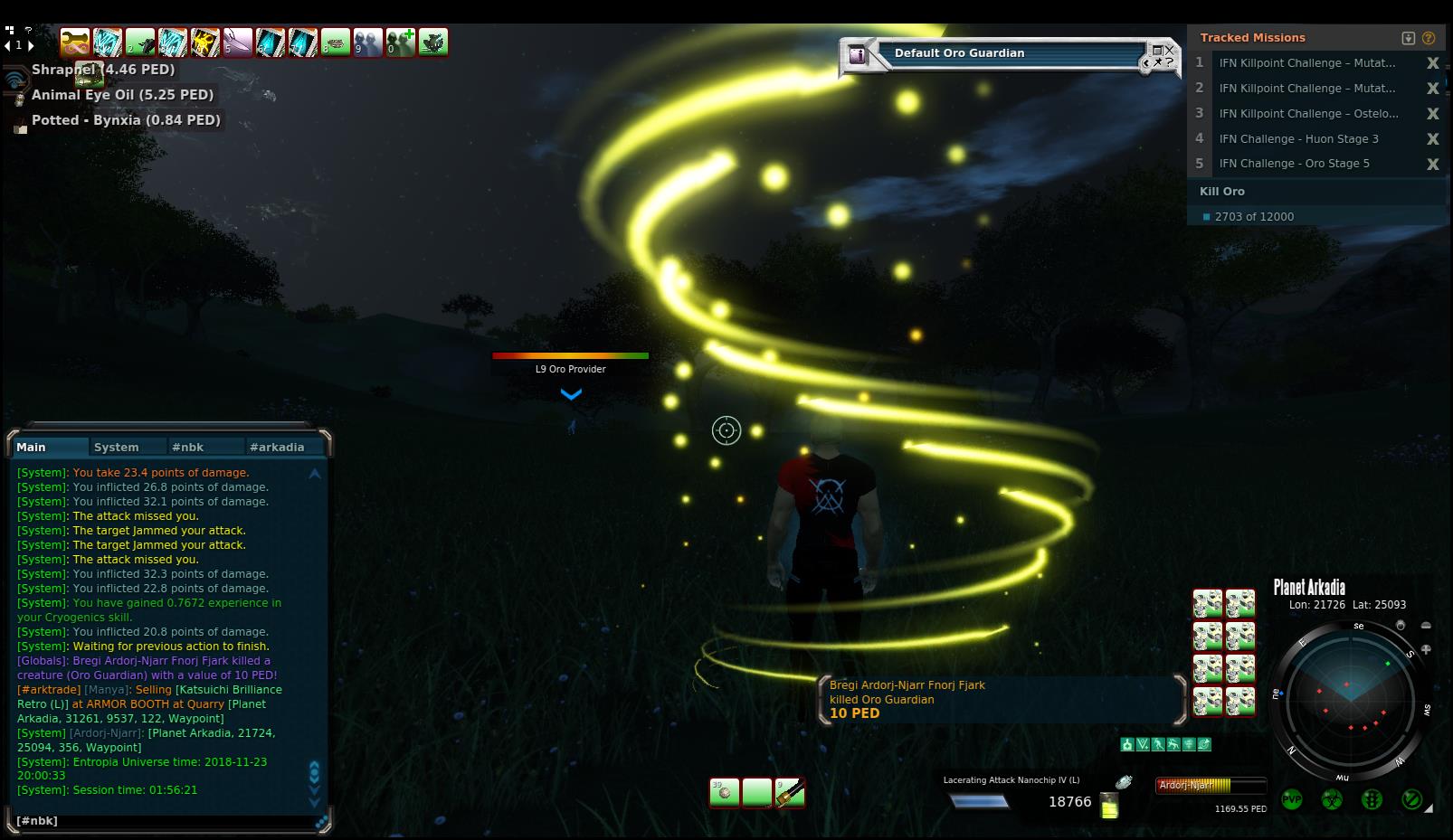Open the Tracked Missions help icon
The width and height of the screenshot is (1453, 840).
[1429, 38]
